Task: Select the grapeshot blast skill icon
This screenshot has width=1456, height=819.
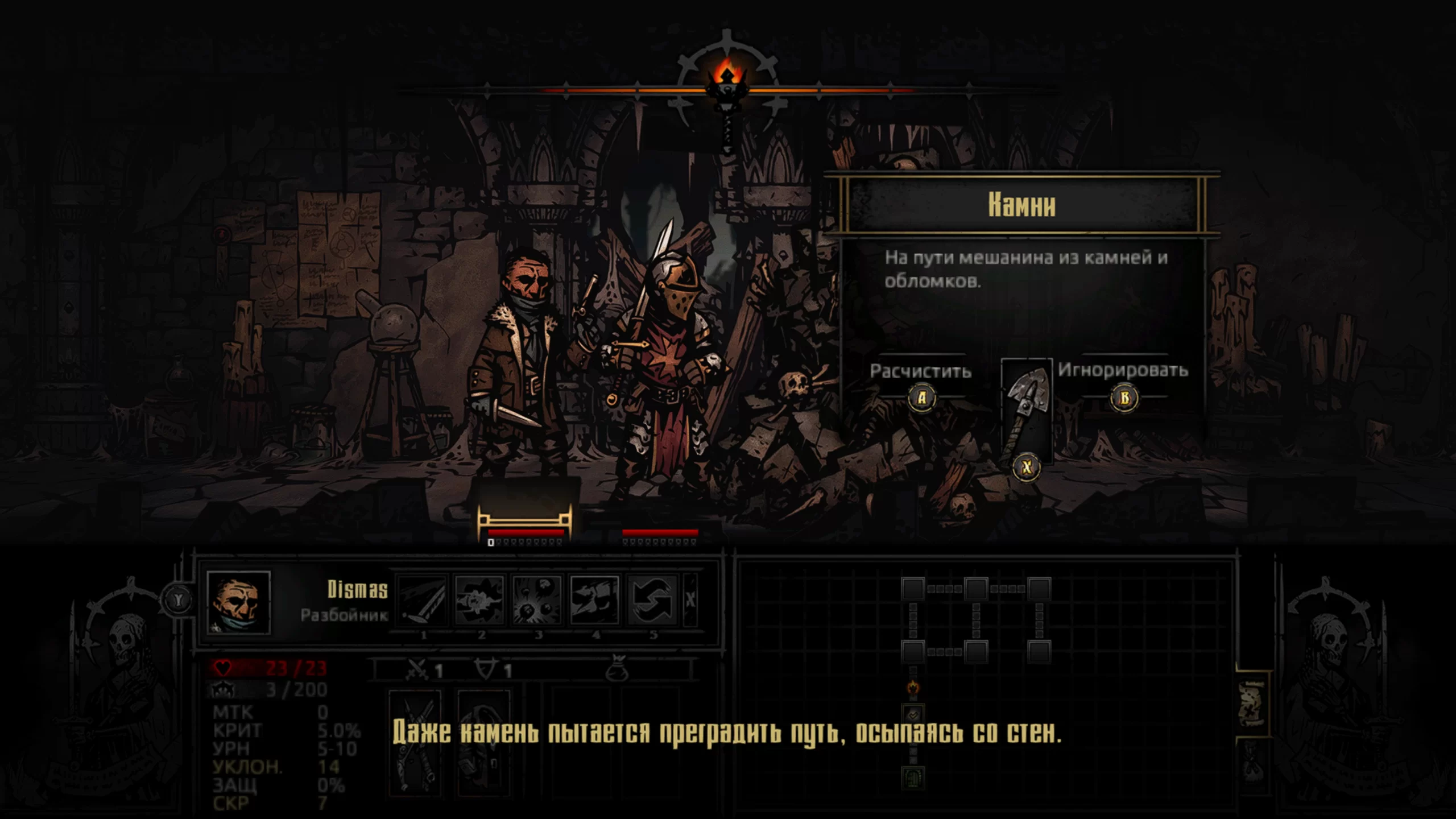Action: (537, 600)
